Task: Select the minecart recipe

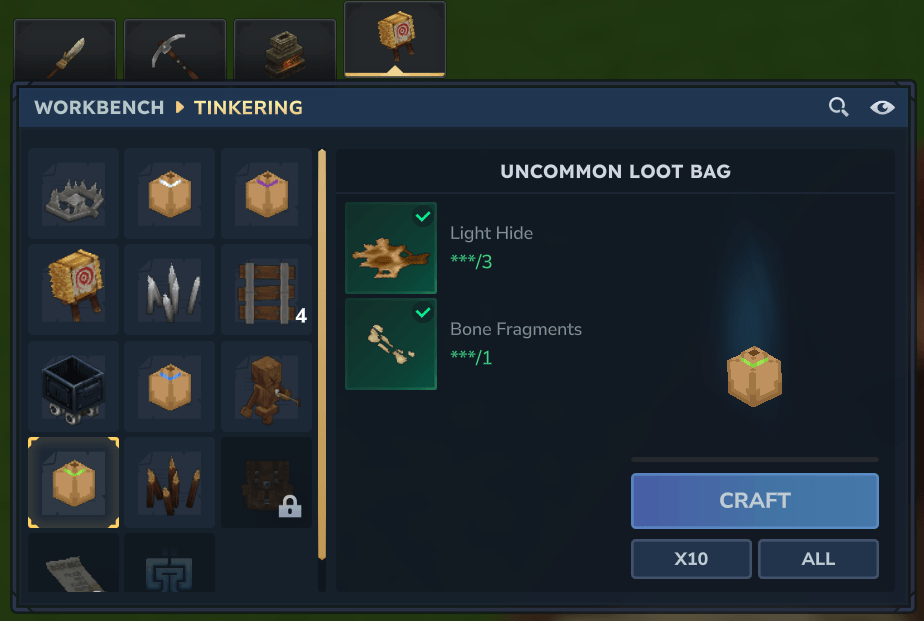Action: (73, 385)
